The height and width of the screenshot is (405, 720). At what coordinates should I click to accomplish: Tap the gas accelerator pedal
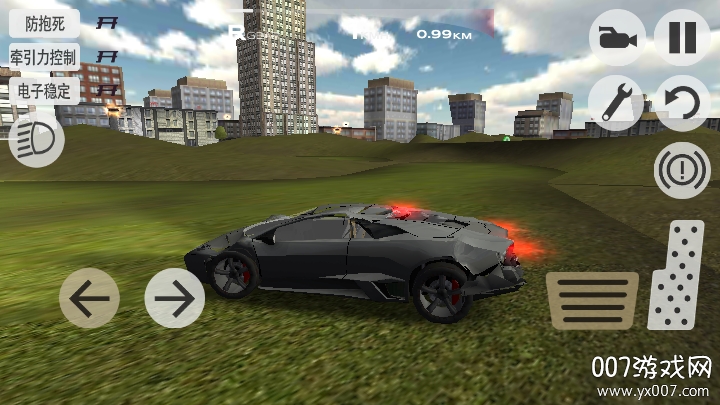pyautogui.click(x=676, y=275)
